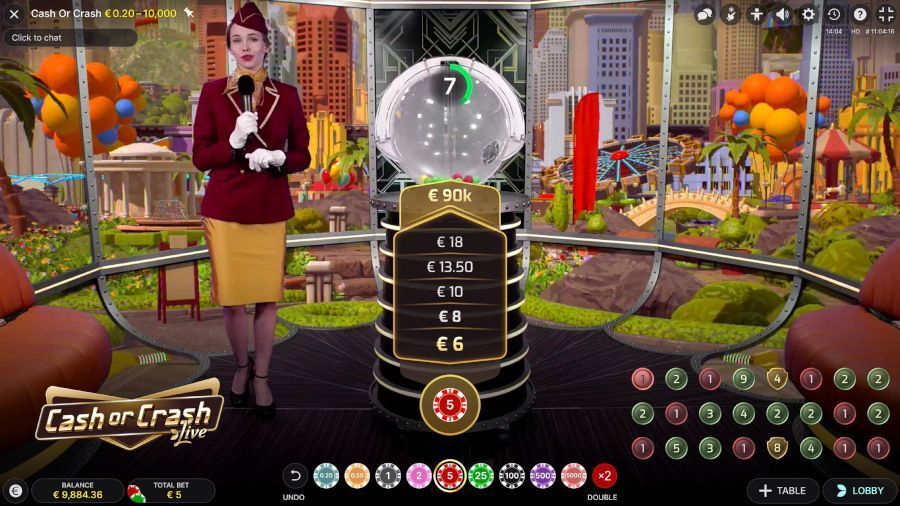Choose the black 100 chip
Image resolution: width=900 pixels, height=506 pixels.
(x=512, y=476)
